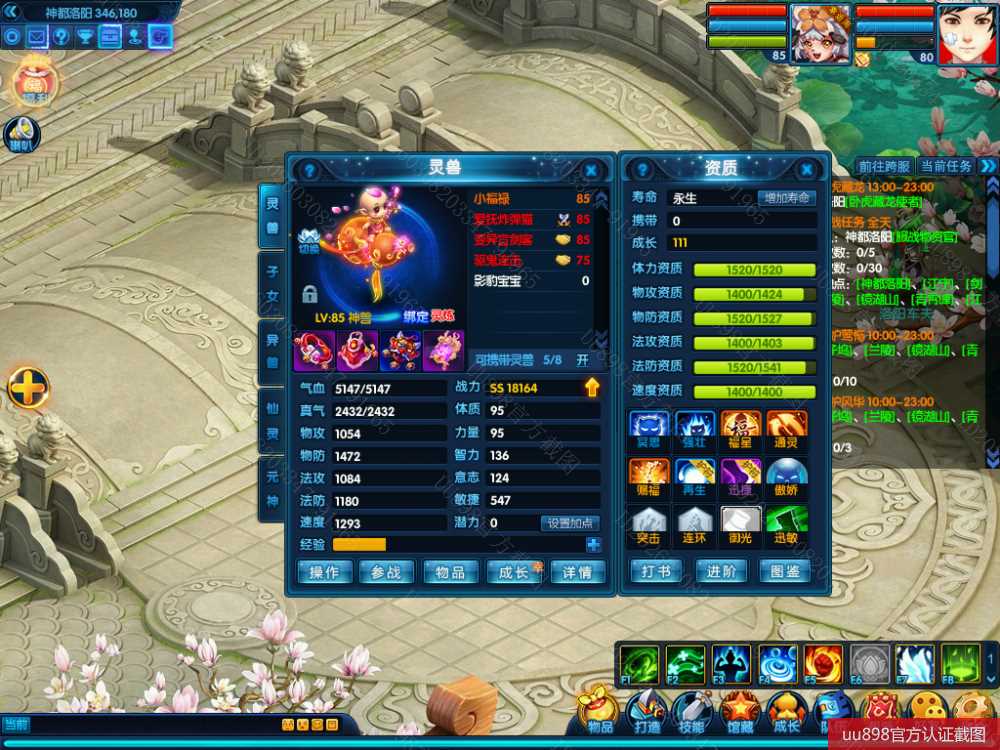
Task: Open the 成长 growth button in pet panel
Action: tap(513, 572)
